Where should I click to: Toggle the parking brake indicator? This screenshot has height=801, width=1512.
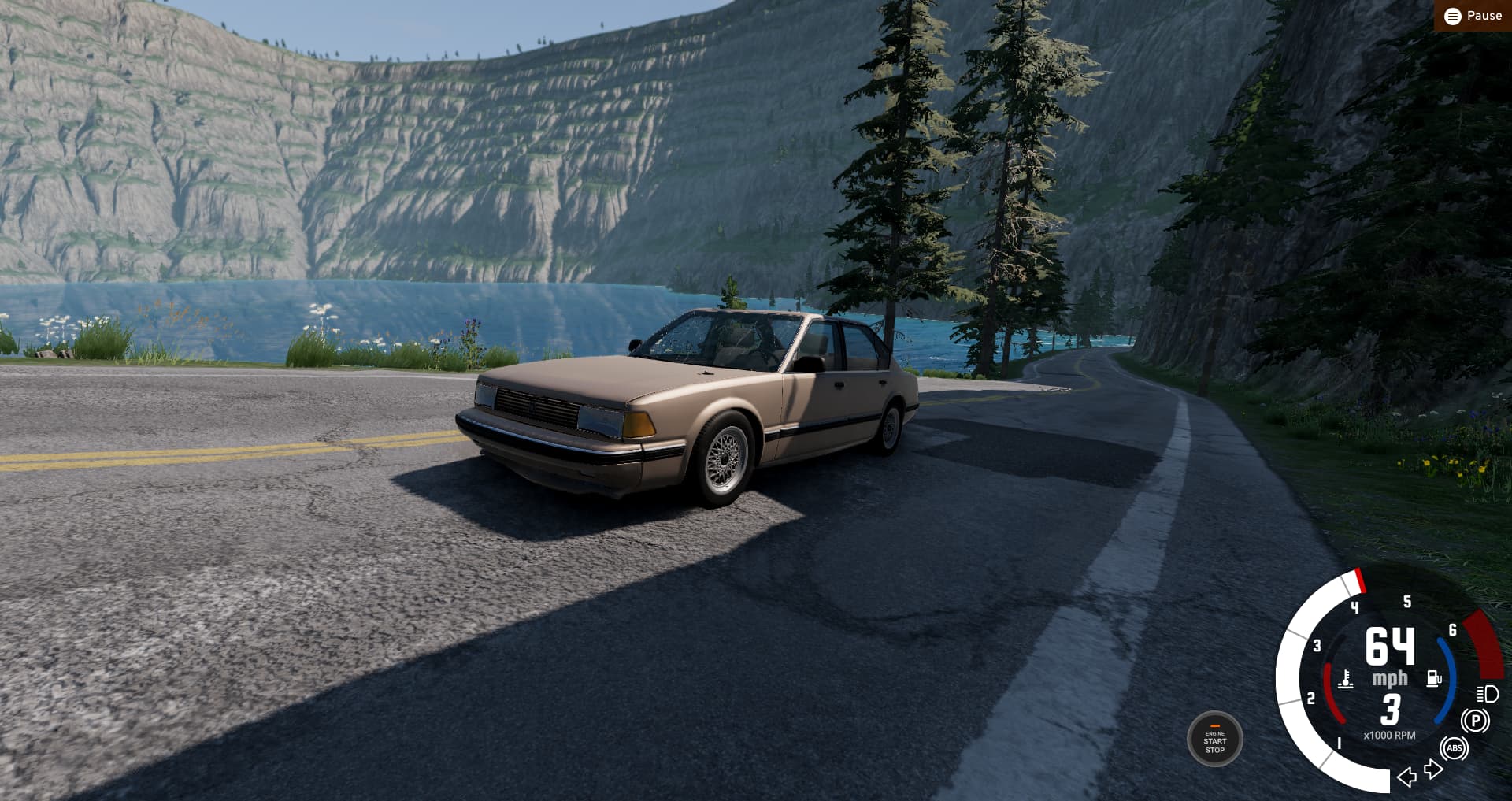[x=1475, y=721]
